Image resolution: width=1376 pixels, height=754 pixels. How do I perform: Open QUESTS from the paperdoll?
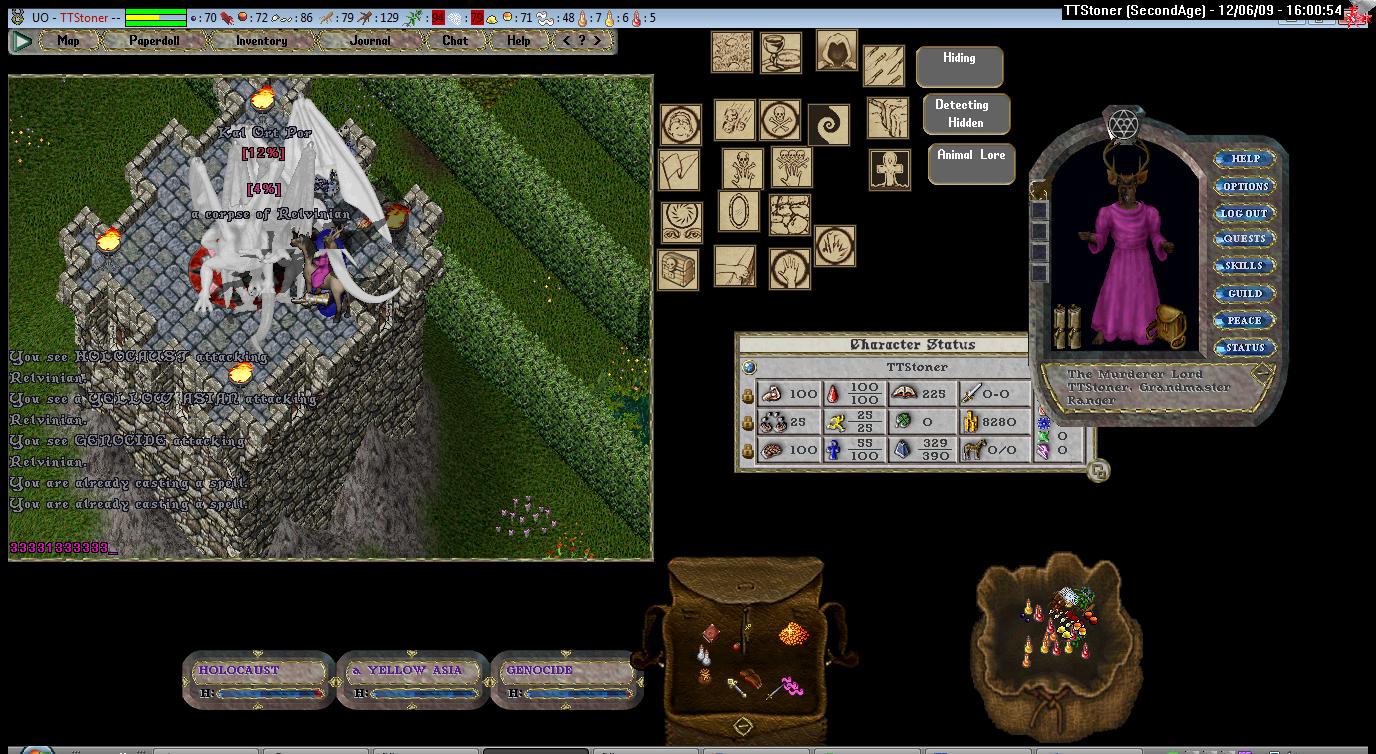(x=1244, y=239)
